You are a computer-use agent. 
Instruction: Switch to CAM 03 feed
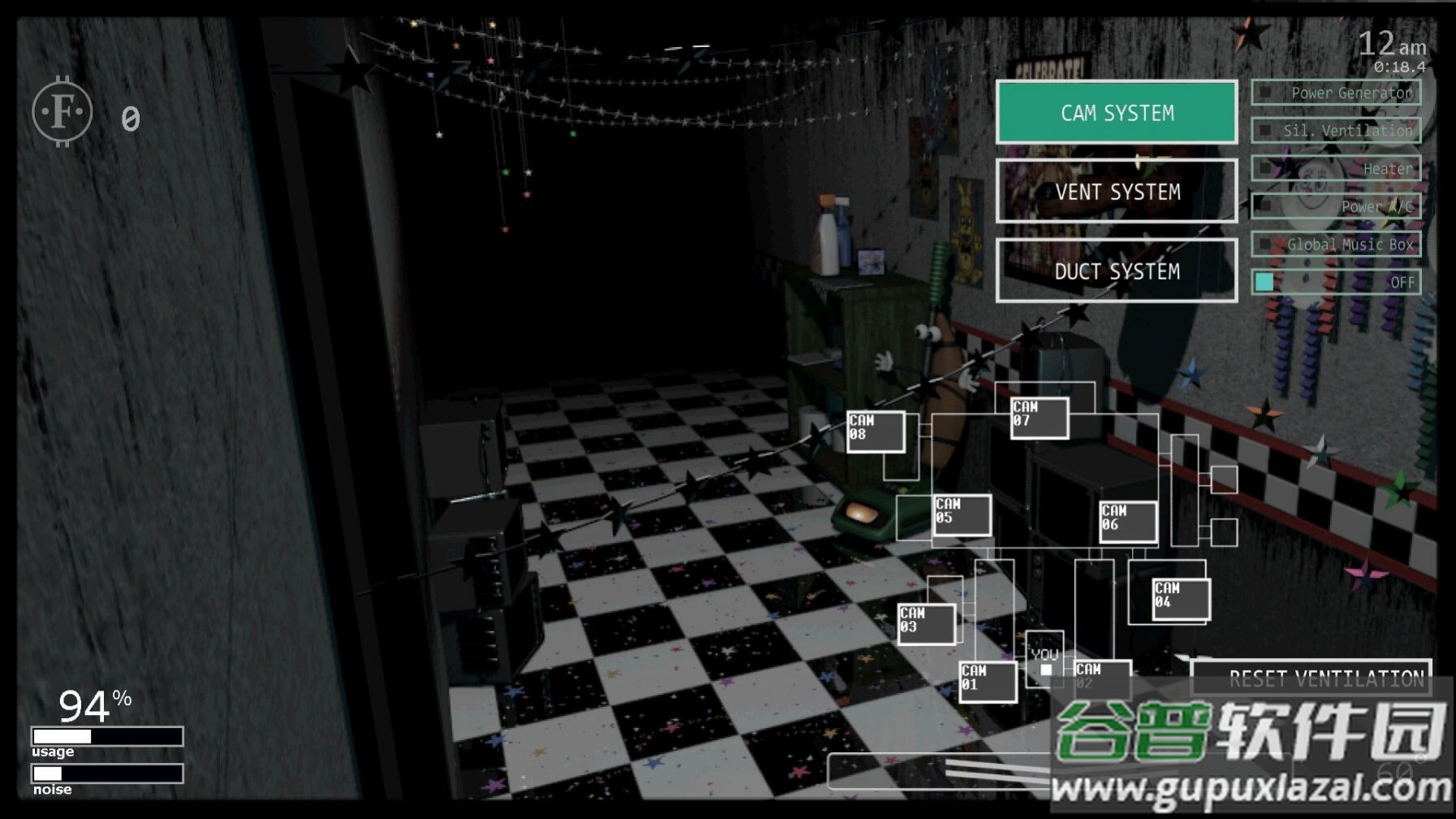[926, 623]
